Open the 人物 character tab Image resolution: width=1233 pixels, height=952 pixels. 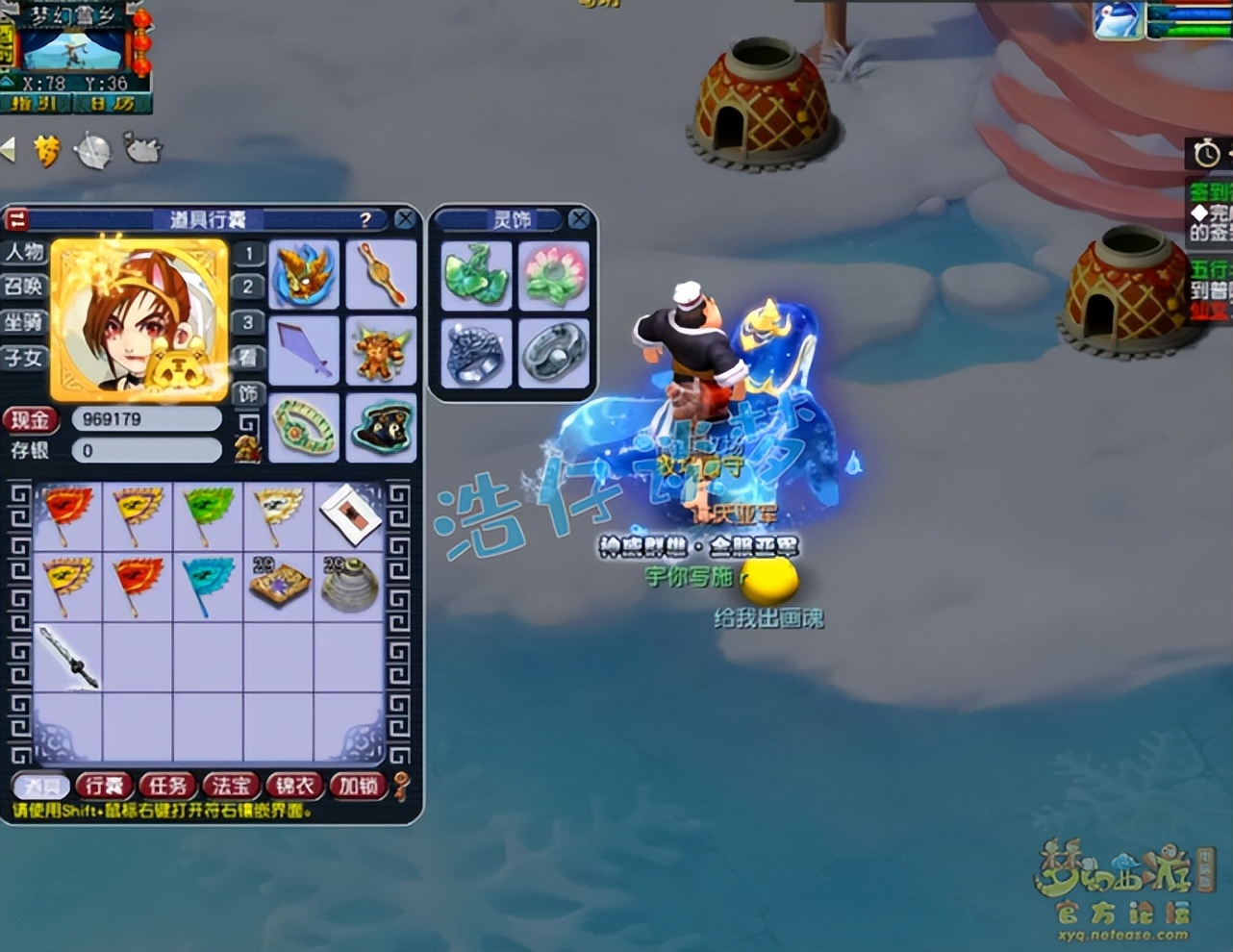click(x=24, y=252)
